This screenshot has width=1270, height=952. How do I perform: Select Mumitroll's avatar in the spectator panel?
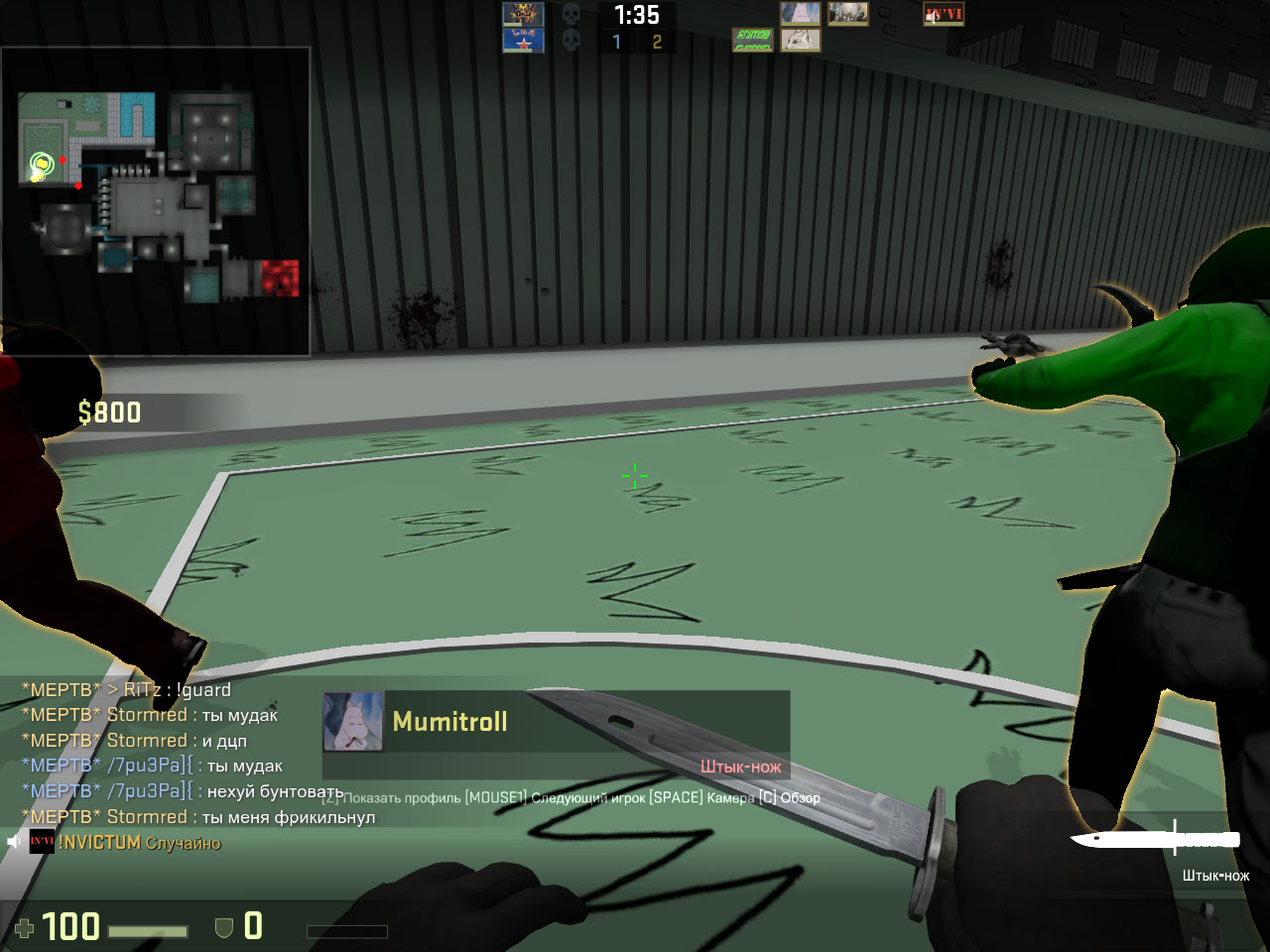pos(353,721)
